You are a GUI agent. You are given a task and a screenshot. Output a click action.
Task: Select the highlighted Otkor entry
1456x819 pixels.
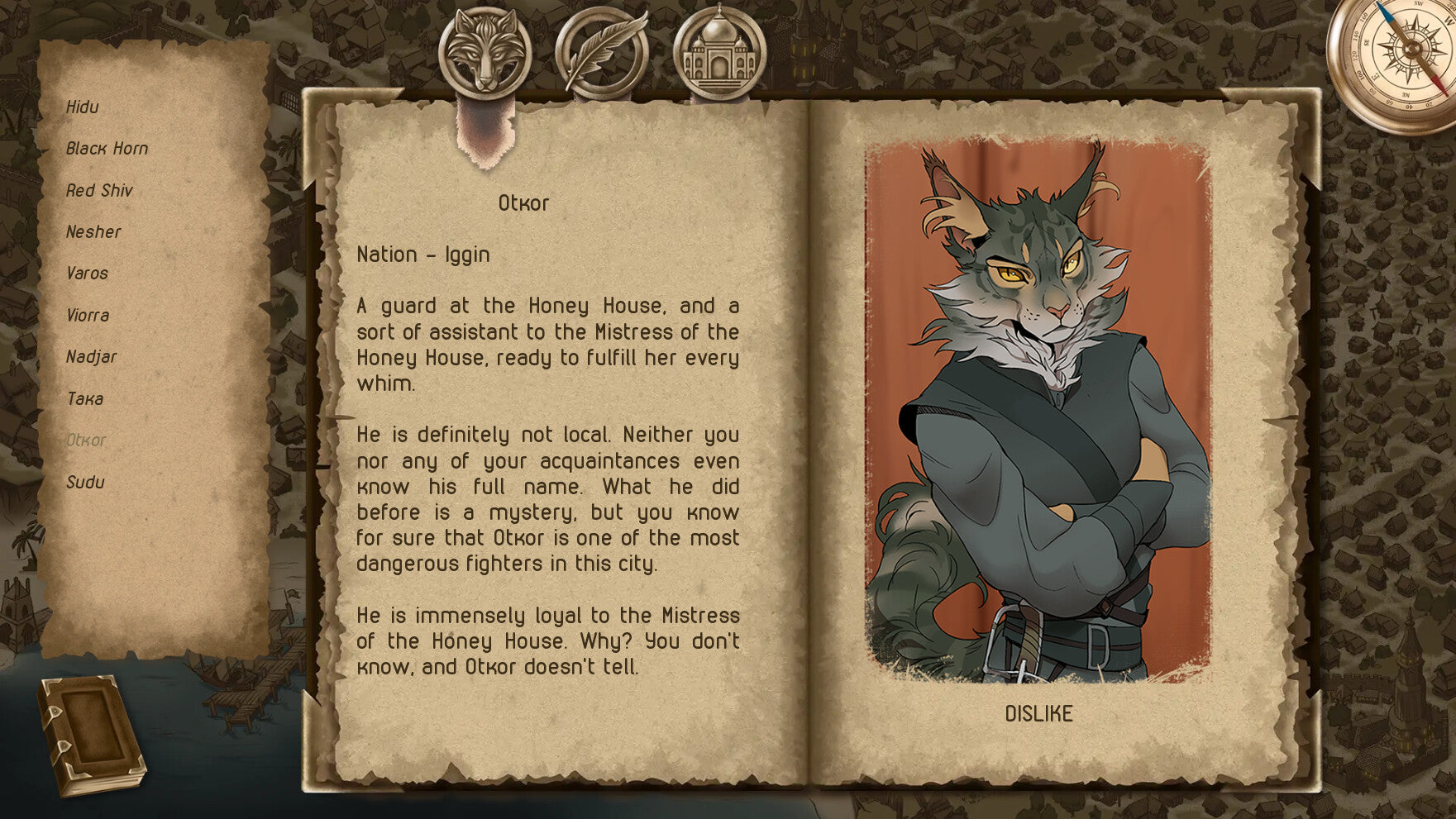[86, 440]
